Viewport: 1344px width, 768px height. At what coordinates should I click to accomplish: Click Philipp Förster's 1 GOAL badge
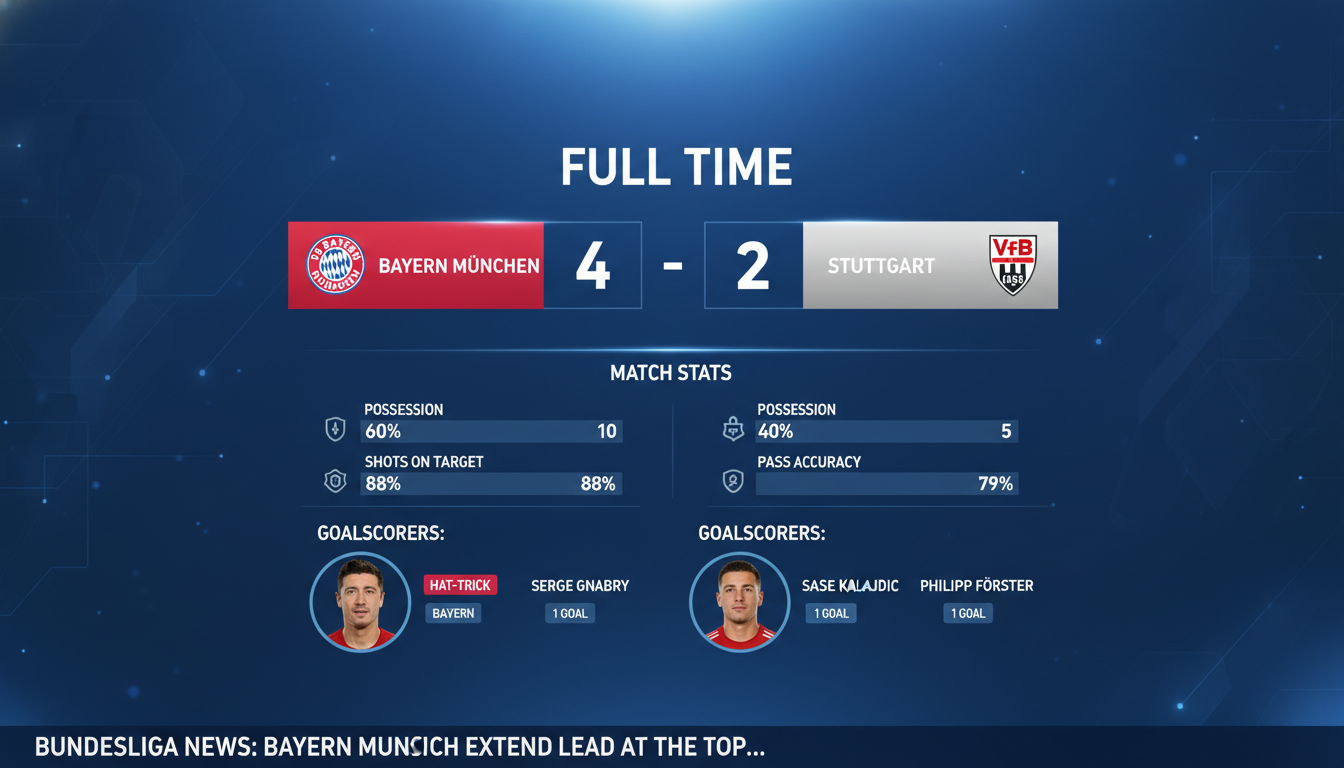(x=967, y=612)
